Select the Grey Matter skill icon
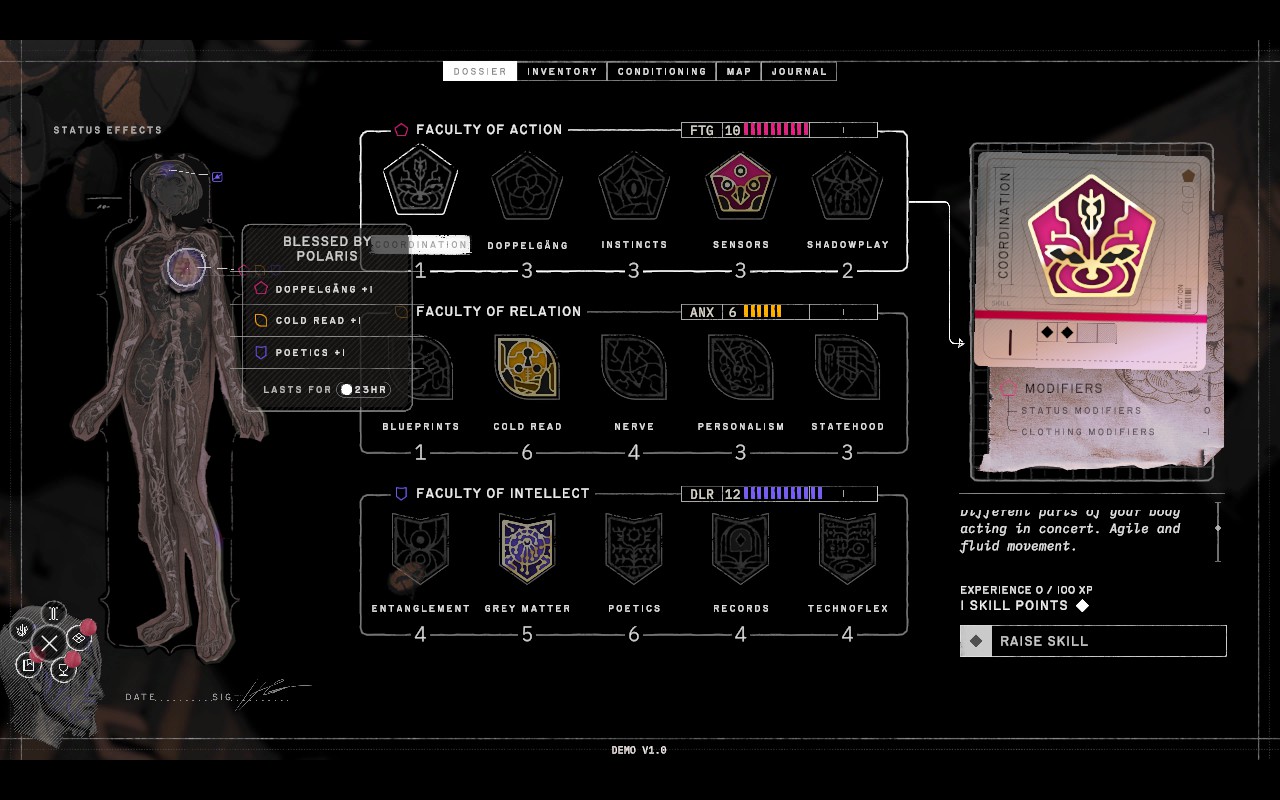Image resolution: width=1280 pixels, height=800 pixels. pyautogui.click(x=527, y=547)
